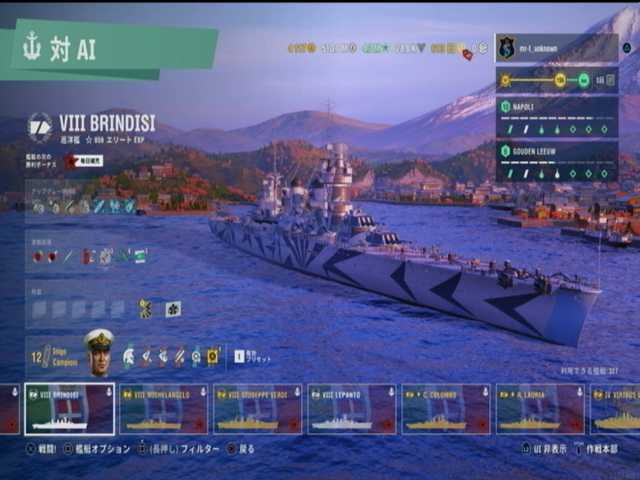The width and height of the screenshot is (640, 480).
Task: Open commander Diego Campora's portrait
Action: click(x=99, y=352)
